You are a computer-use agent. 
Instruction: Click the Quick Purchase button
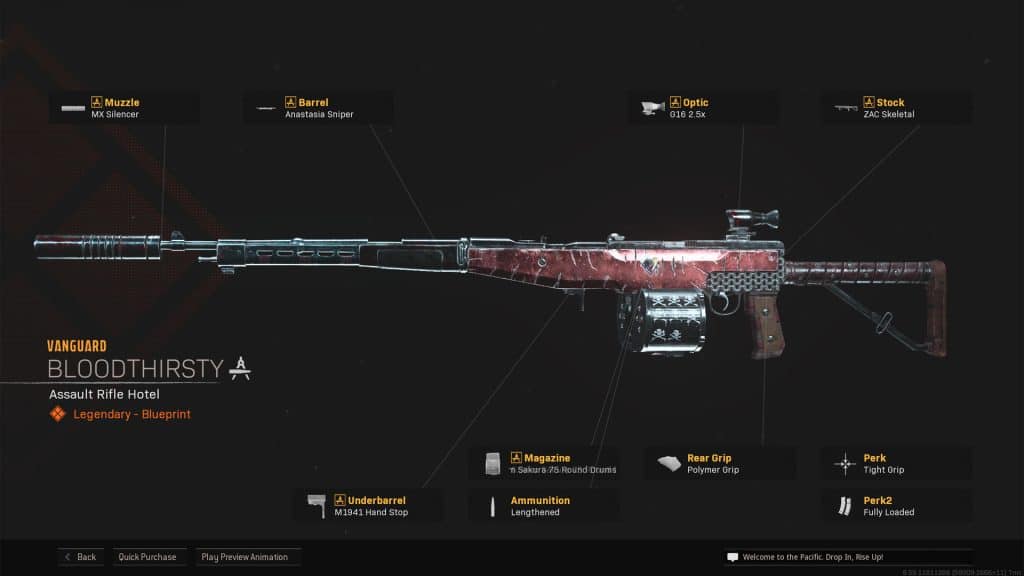coord(147,557)
